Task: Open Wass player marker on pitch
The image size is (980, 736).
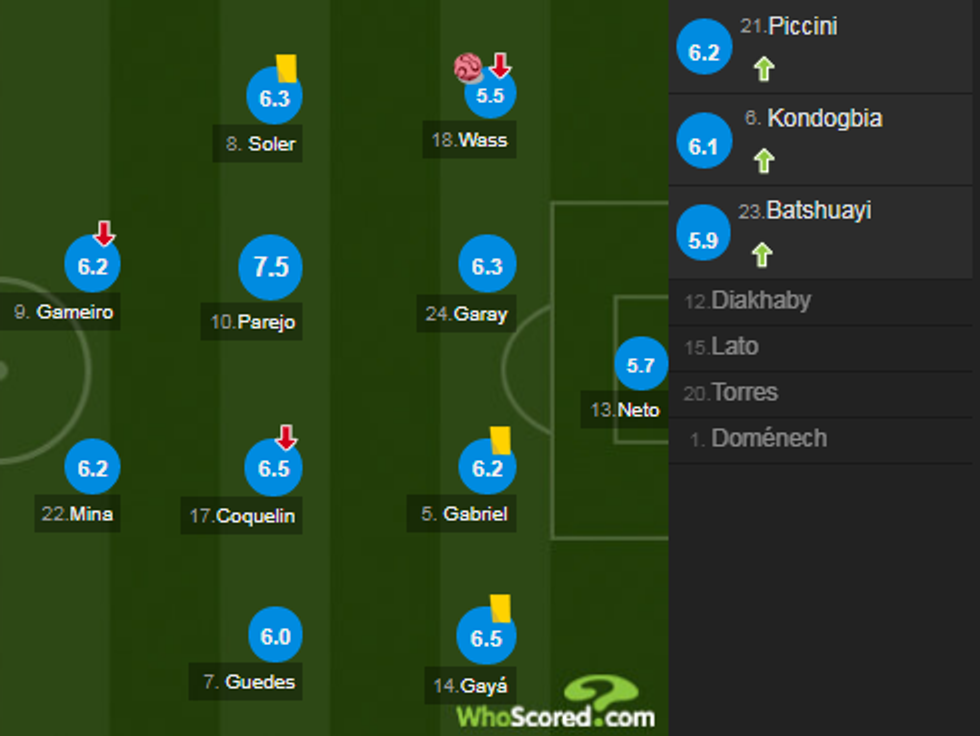Action: pos(489,96)
